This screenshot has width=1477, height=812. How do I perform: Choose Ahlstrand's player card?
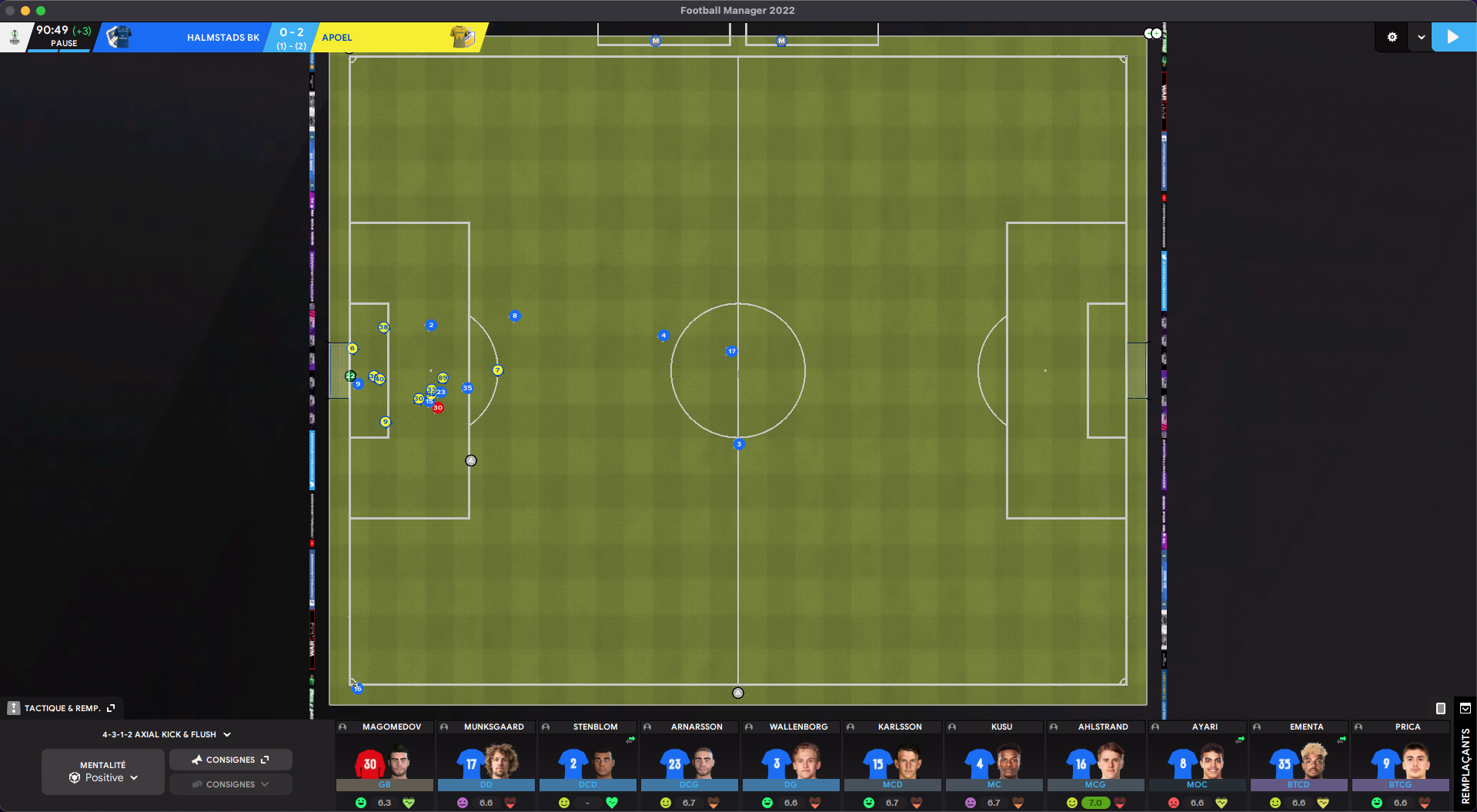(1096, 761)
